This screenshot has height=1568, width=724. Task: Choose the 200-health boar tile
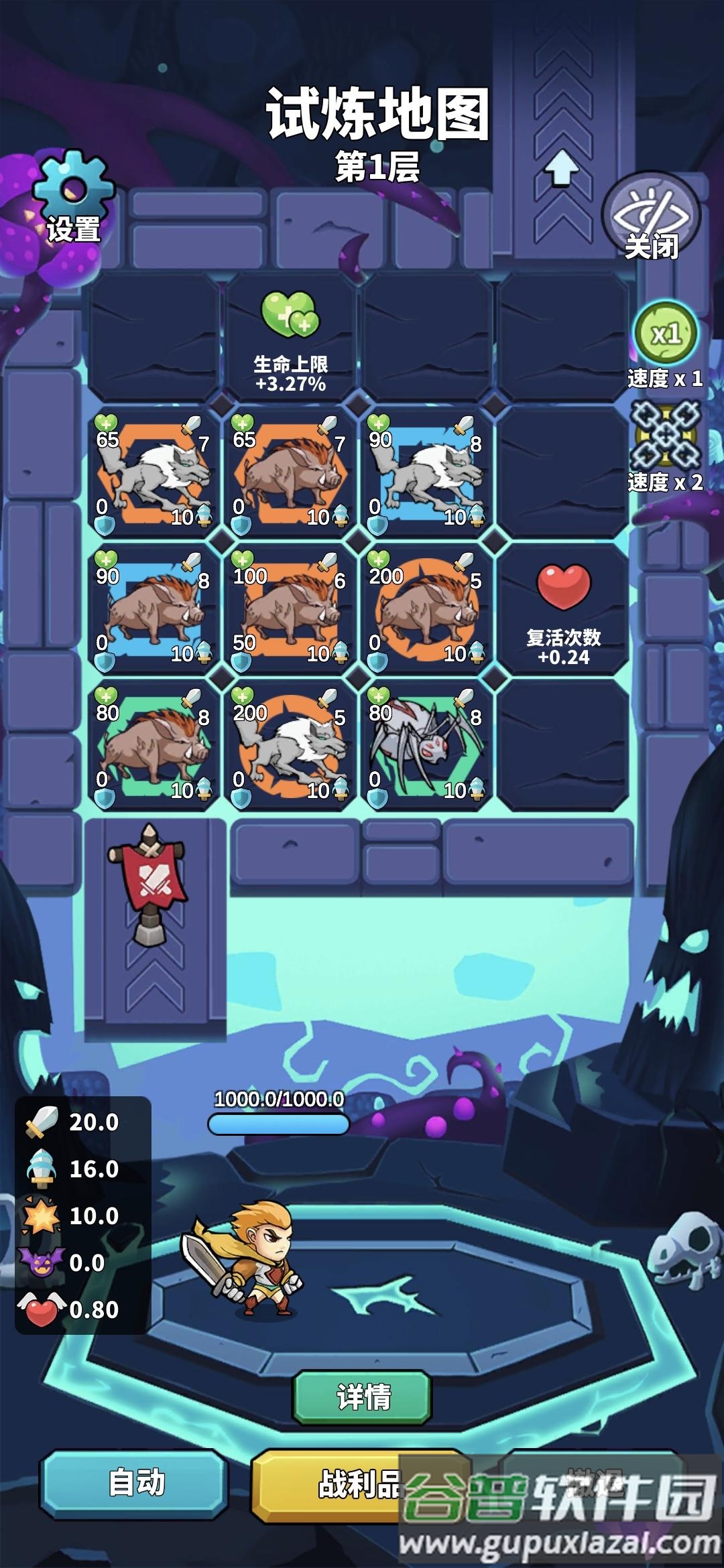tap(426, 608)
